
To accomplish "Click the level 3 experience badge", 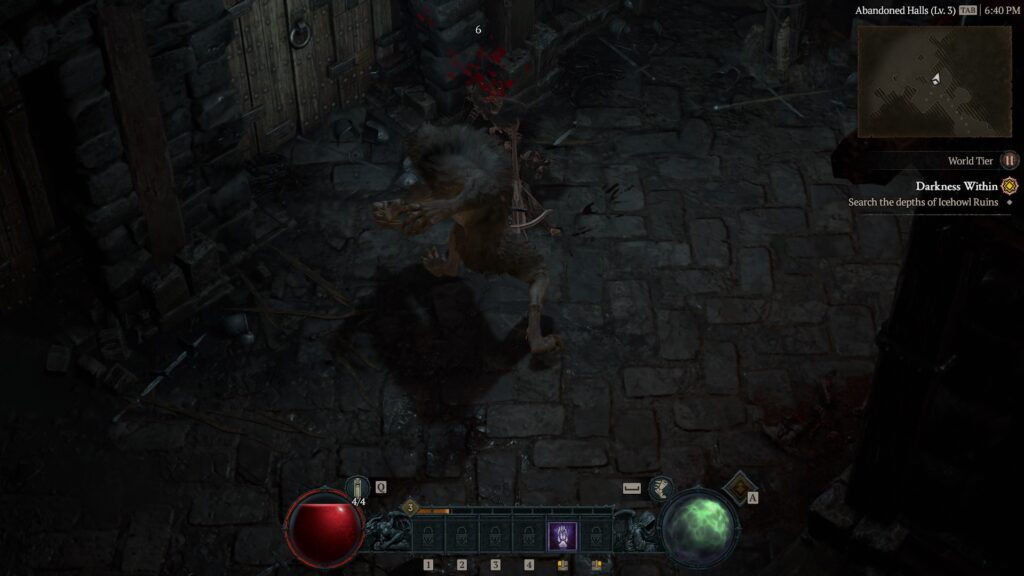I will (410, 508).
